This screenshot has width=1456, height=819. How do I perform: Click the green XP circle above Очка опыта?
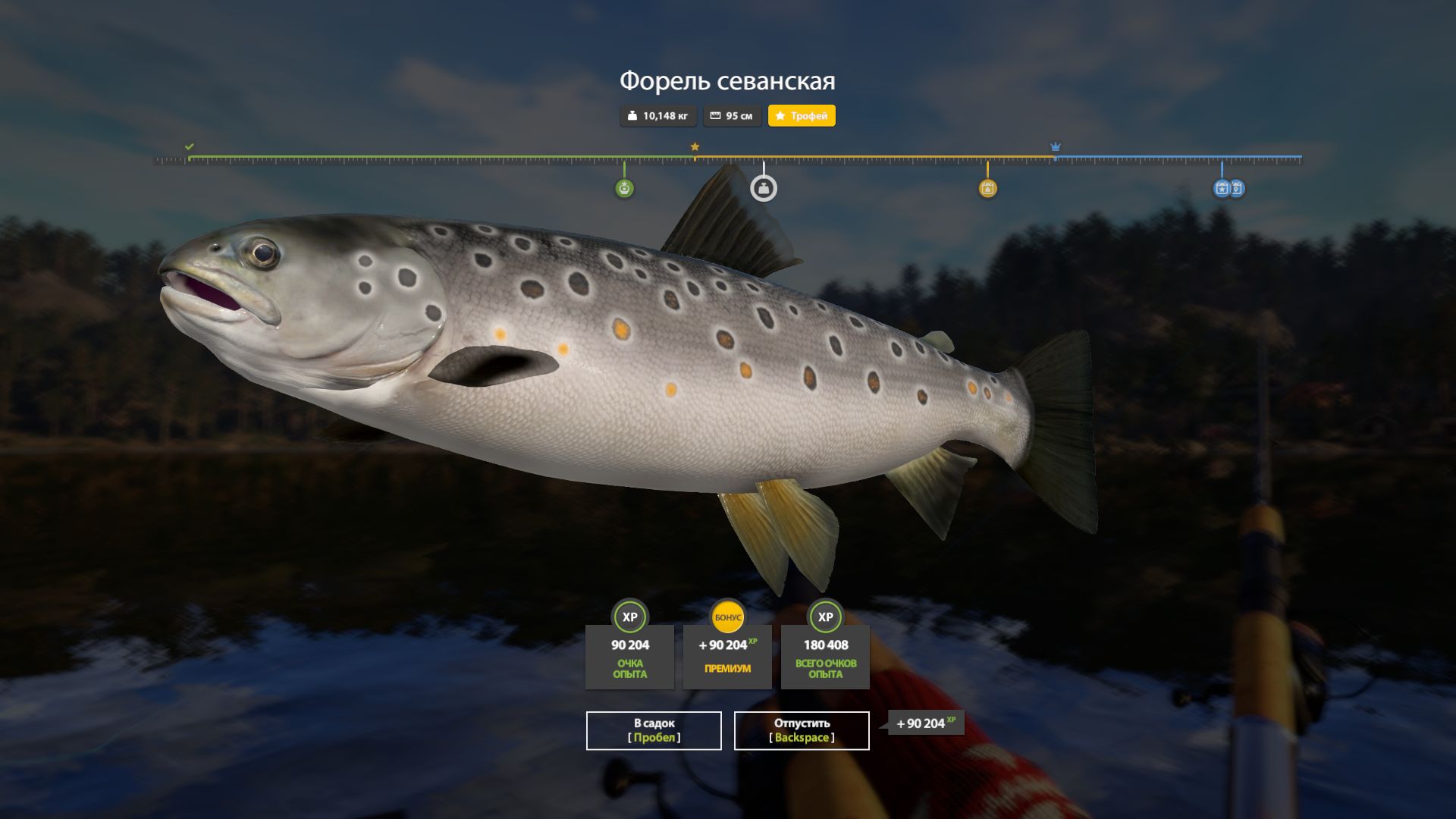coord(629,618)
